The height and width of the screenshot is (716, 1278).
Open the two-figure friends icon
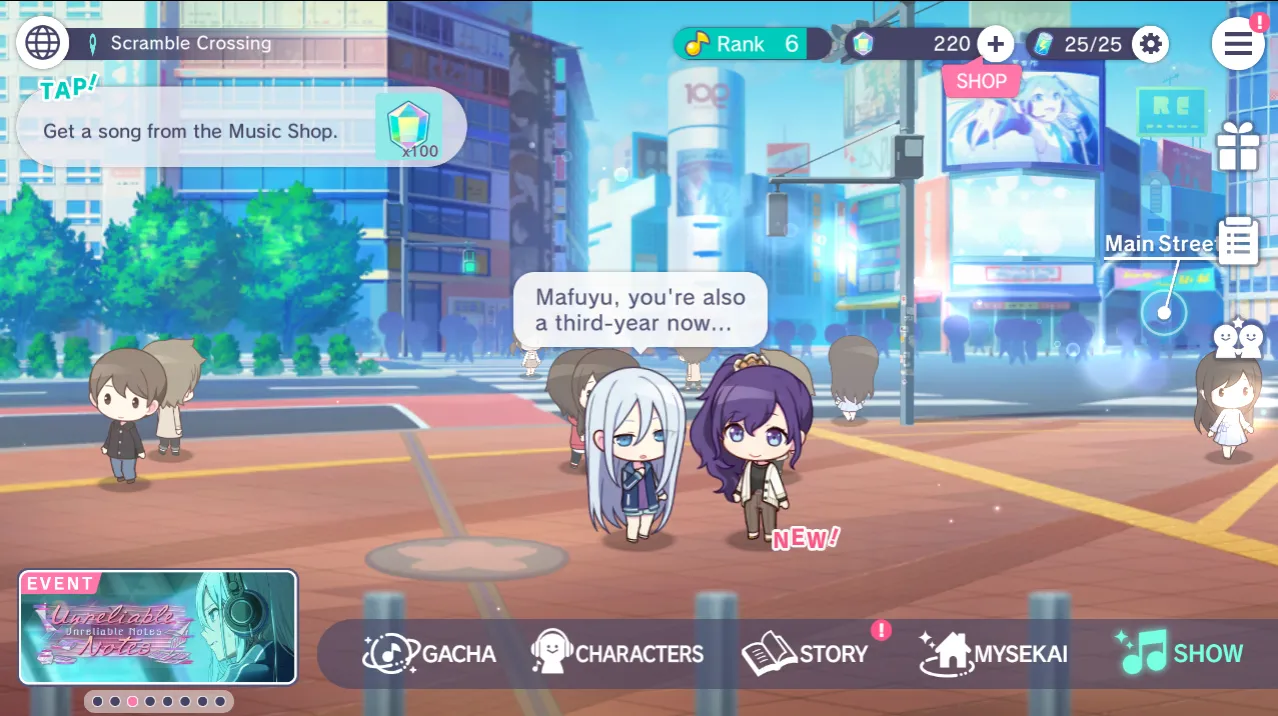click(1237, 340)
